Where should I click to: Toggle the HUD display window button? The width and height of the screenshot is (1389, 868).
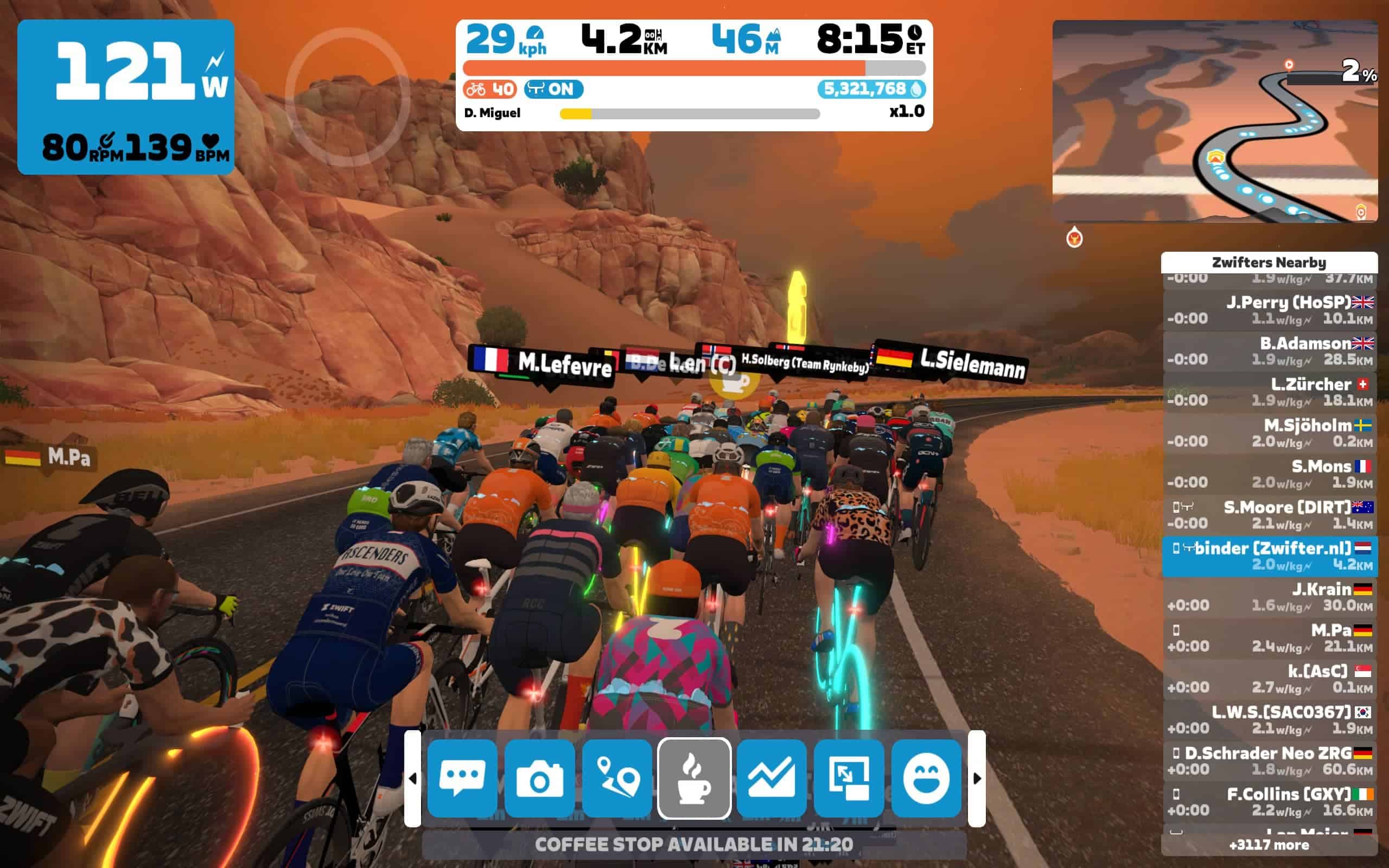[849, 778]
